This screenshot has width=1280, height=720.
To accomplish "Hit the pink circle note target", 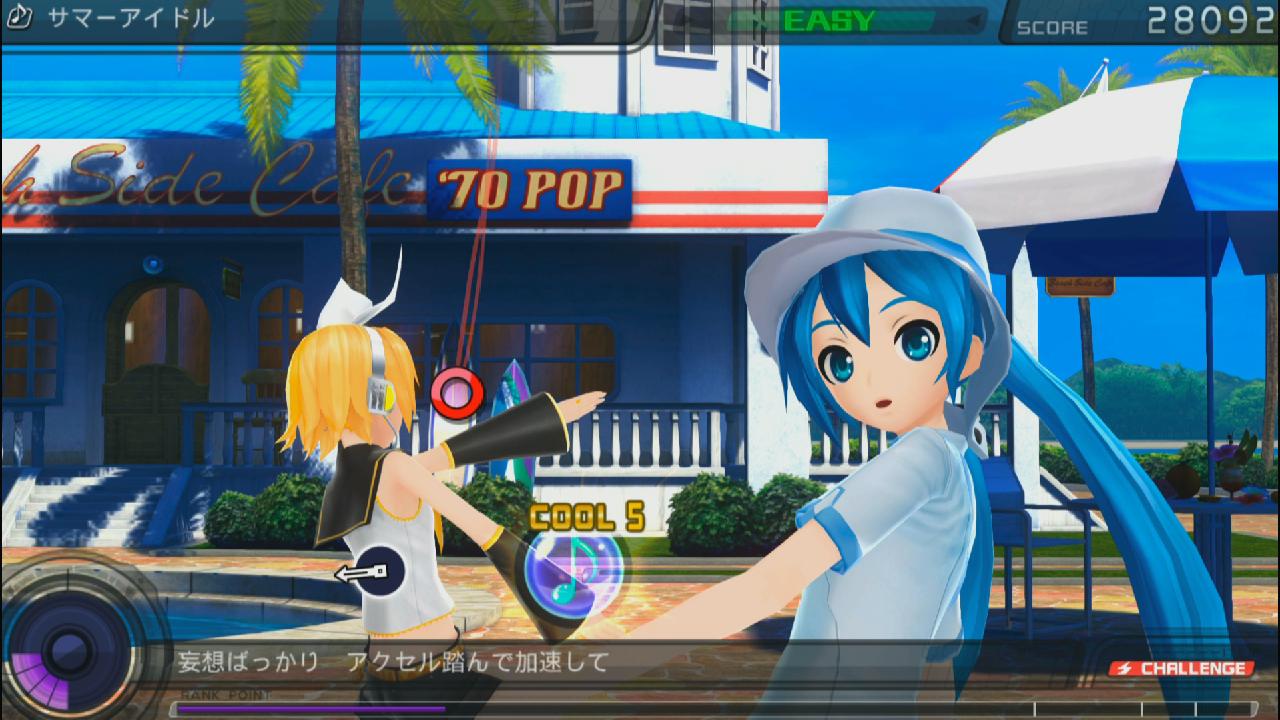I will click(457, 393).
